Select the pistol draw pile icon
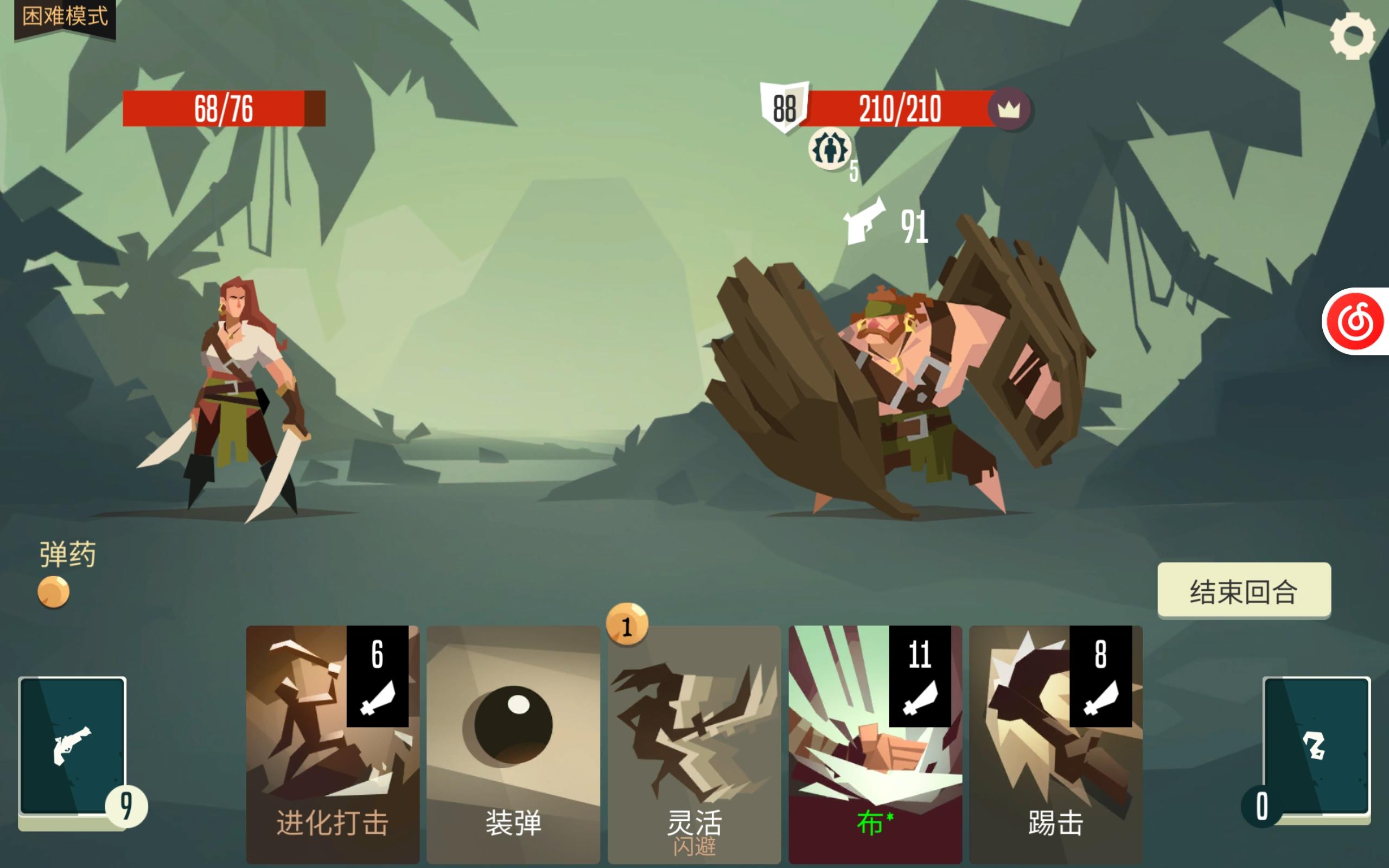The width and height of the screenshot is (1389, 868). [x=72, y=746]
